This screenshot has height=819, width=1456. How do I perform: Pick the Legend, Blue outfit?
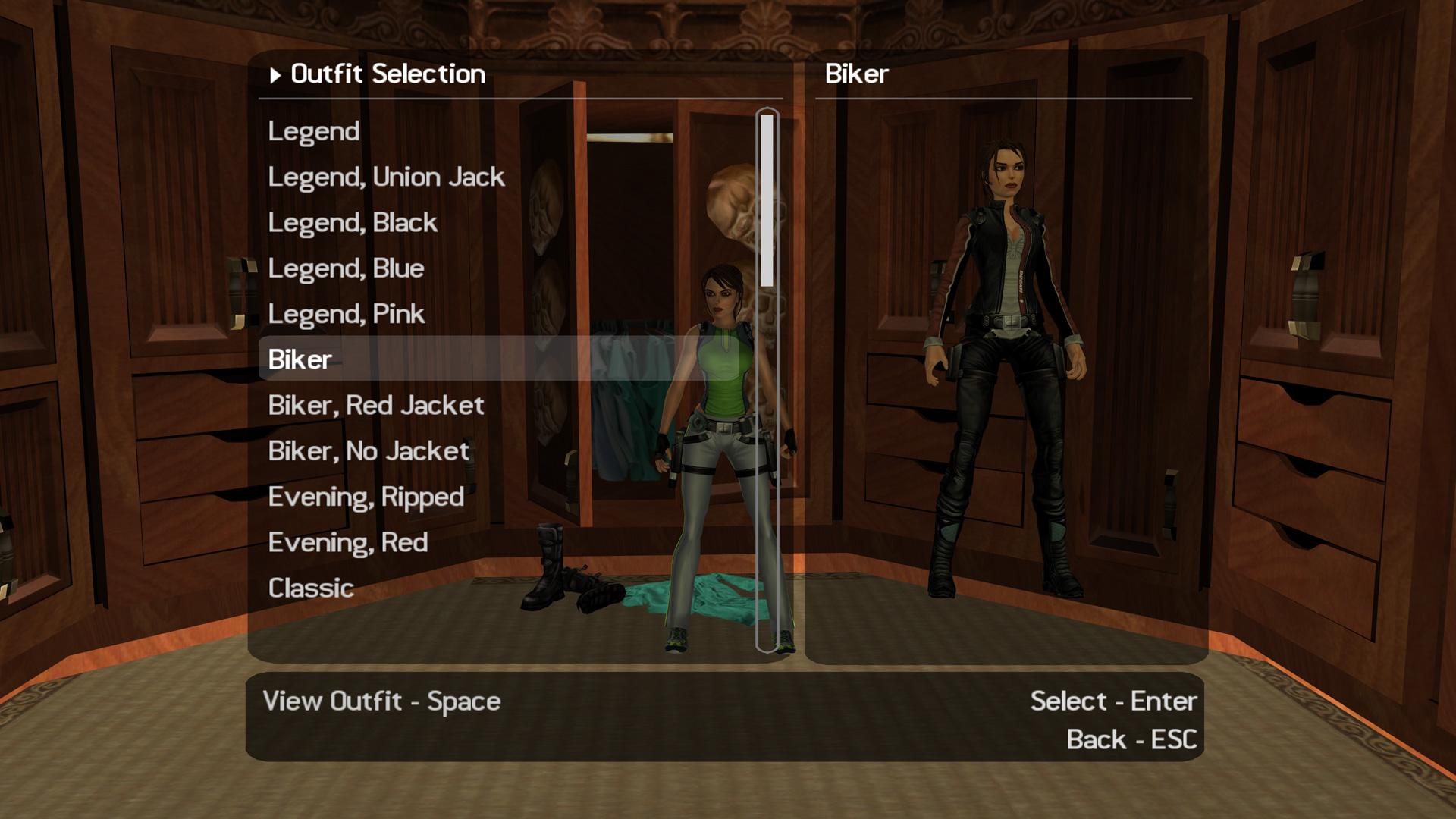346,268
